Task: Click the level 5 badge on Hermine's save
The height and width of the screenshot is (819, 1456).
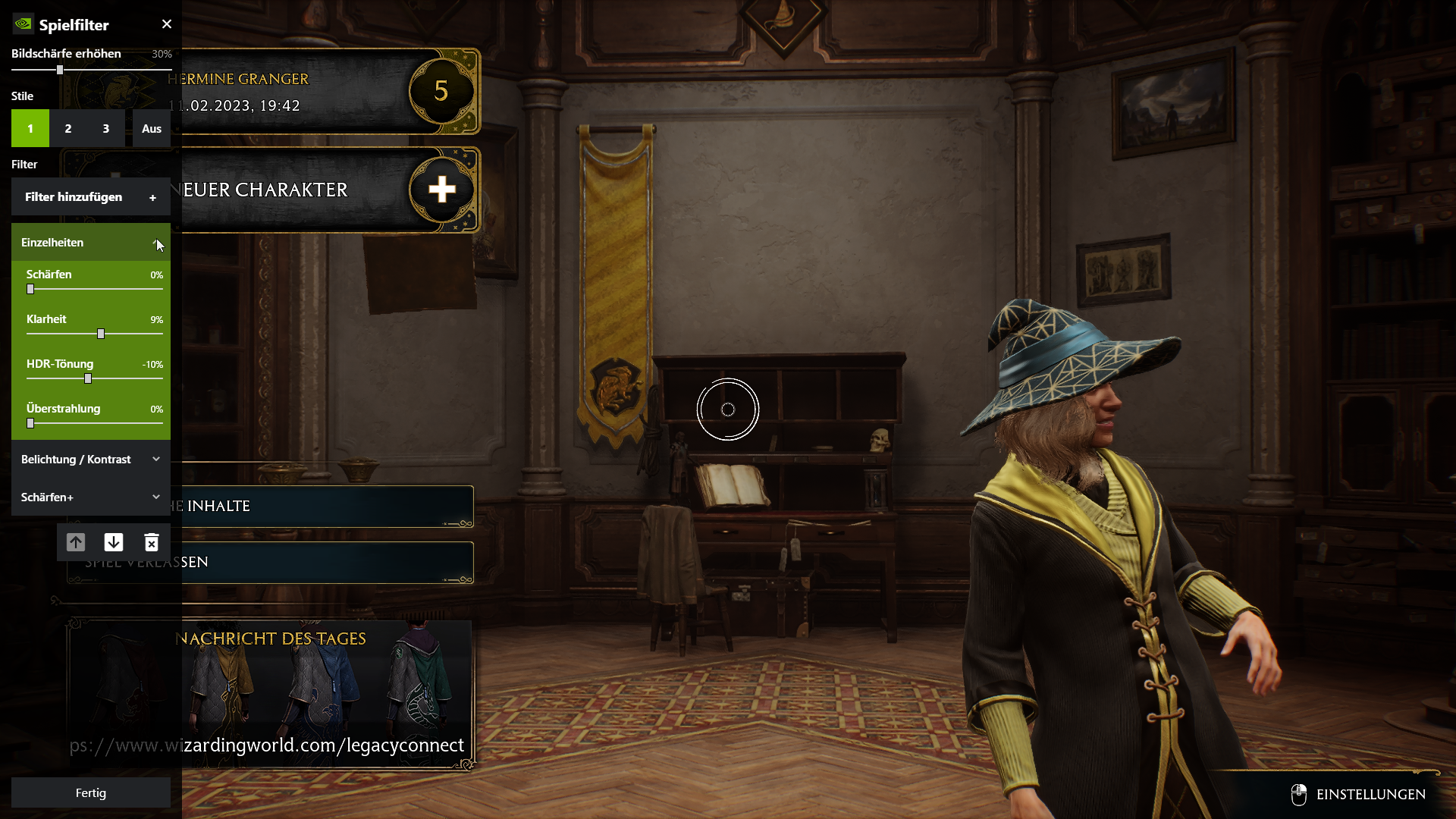Action: point(442,91)
